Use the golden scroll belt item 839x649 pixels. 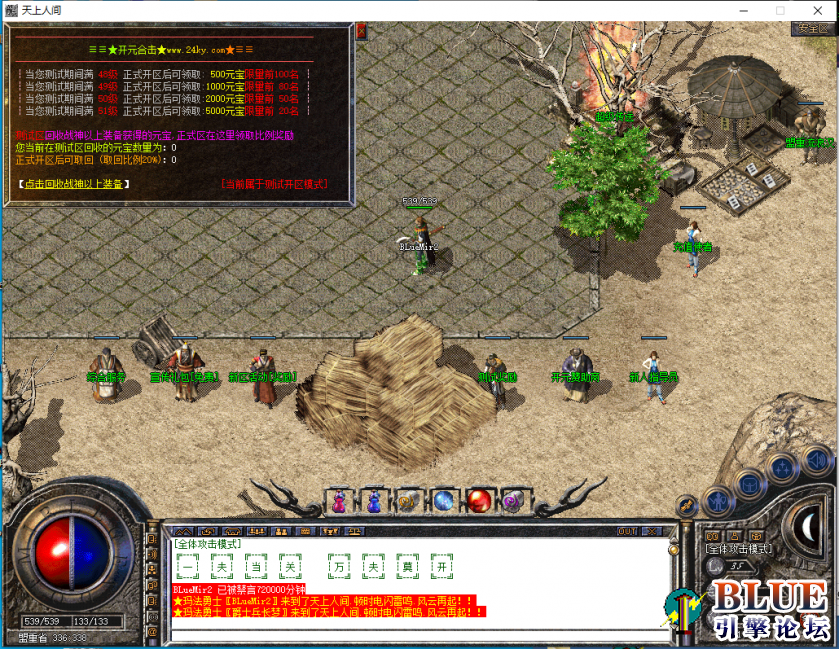click(x=407, y=499)
